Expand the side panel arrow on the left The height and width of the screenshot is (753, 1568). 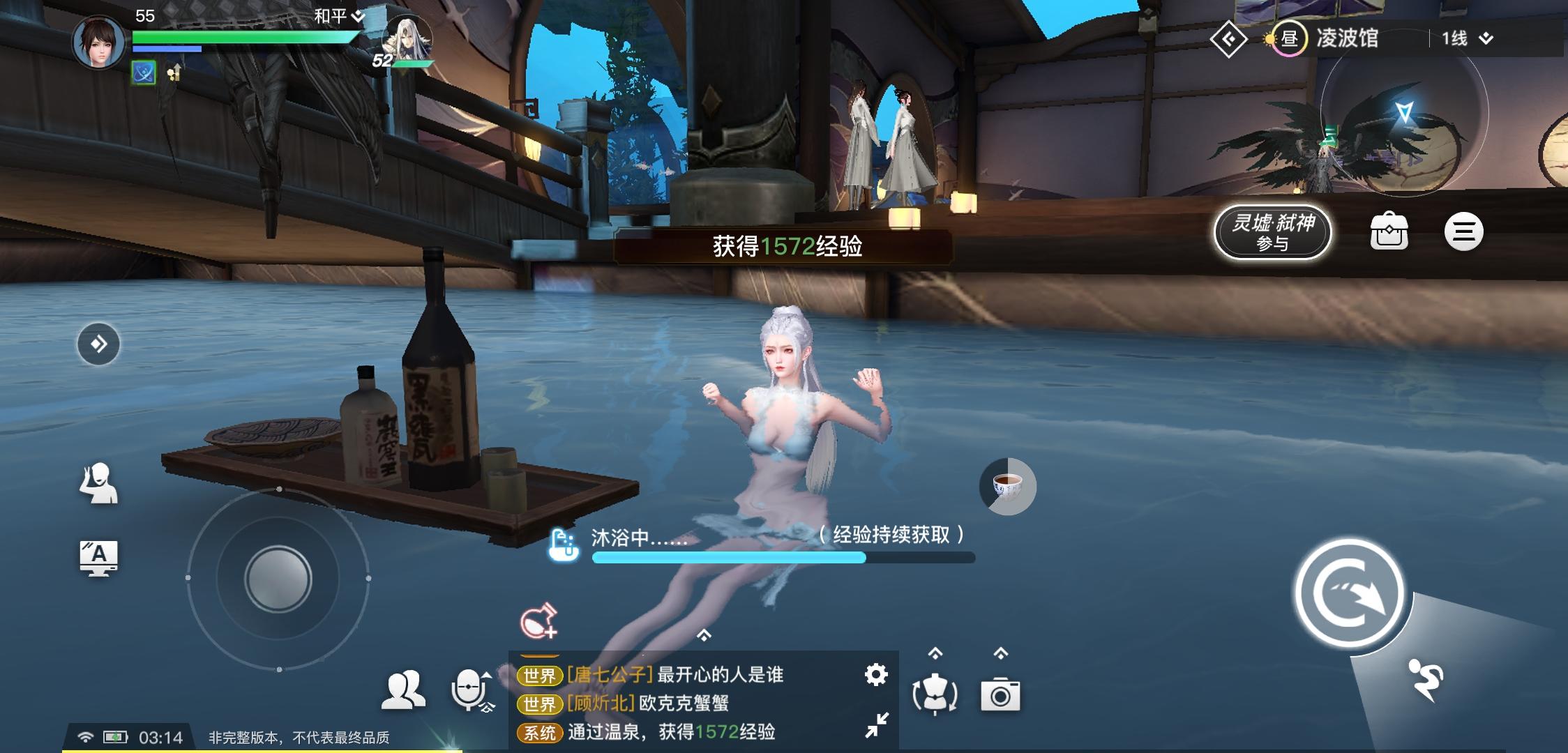click(x=99, y=343)
